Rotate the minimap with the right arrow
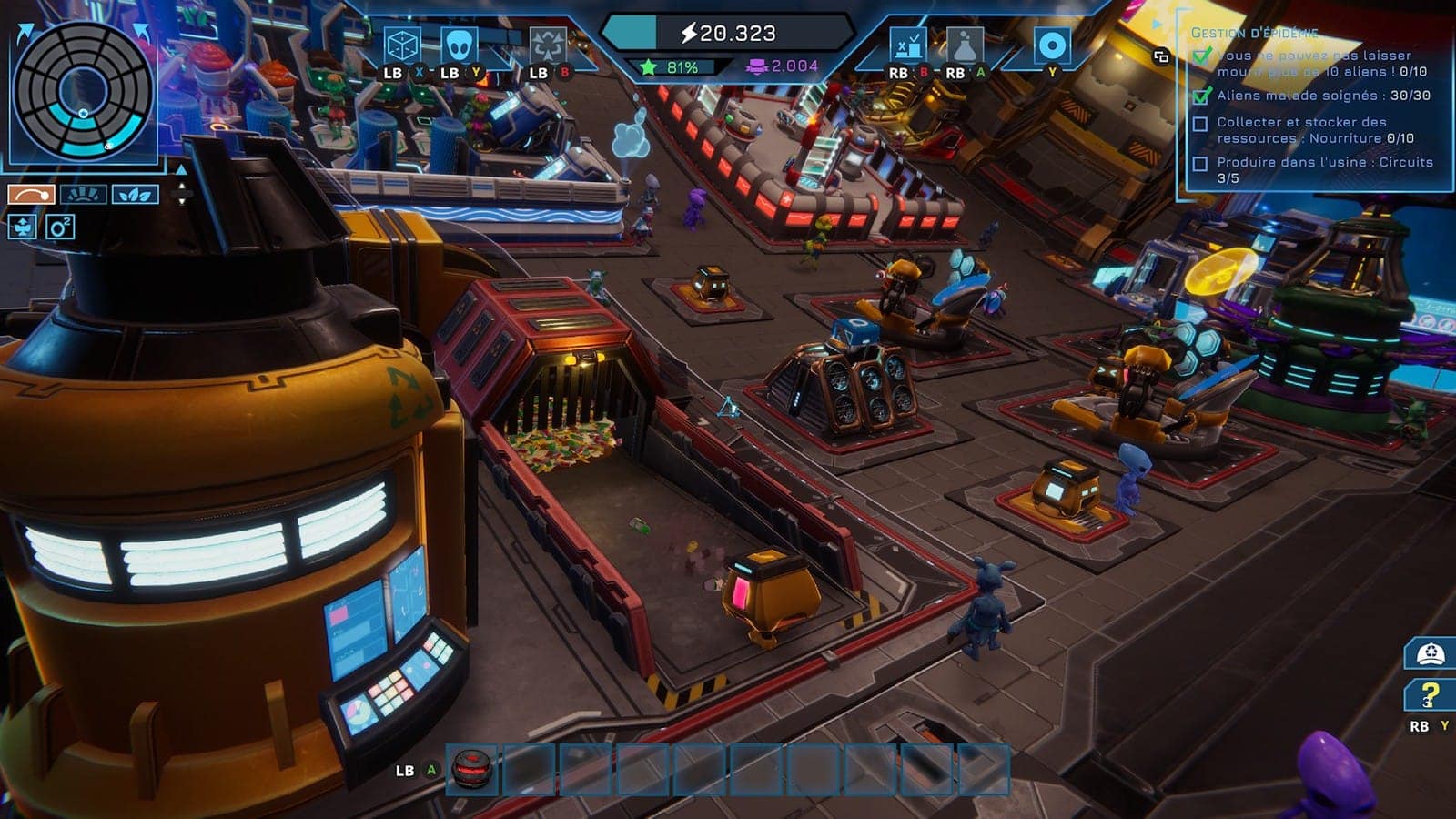Screen dimensions: 1456x819 click(142, 33)
